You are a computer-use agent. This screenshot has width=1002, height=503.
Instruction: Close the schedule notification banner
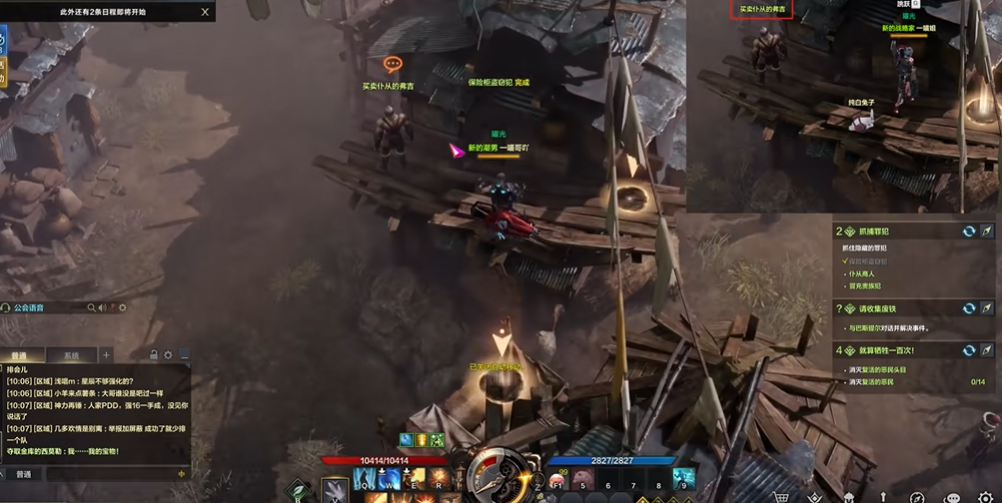pos(205,12)
